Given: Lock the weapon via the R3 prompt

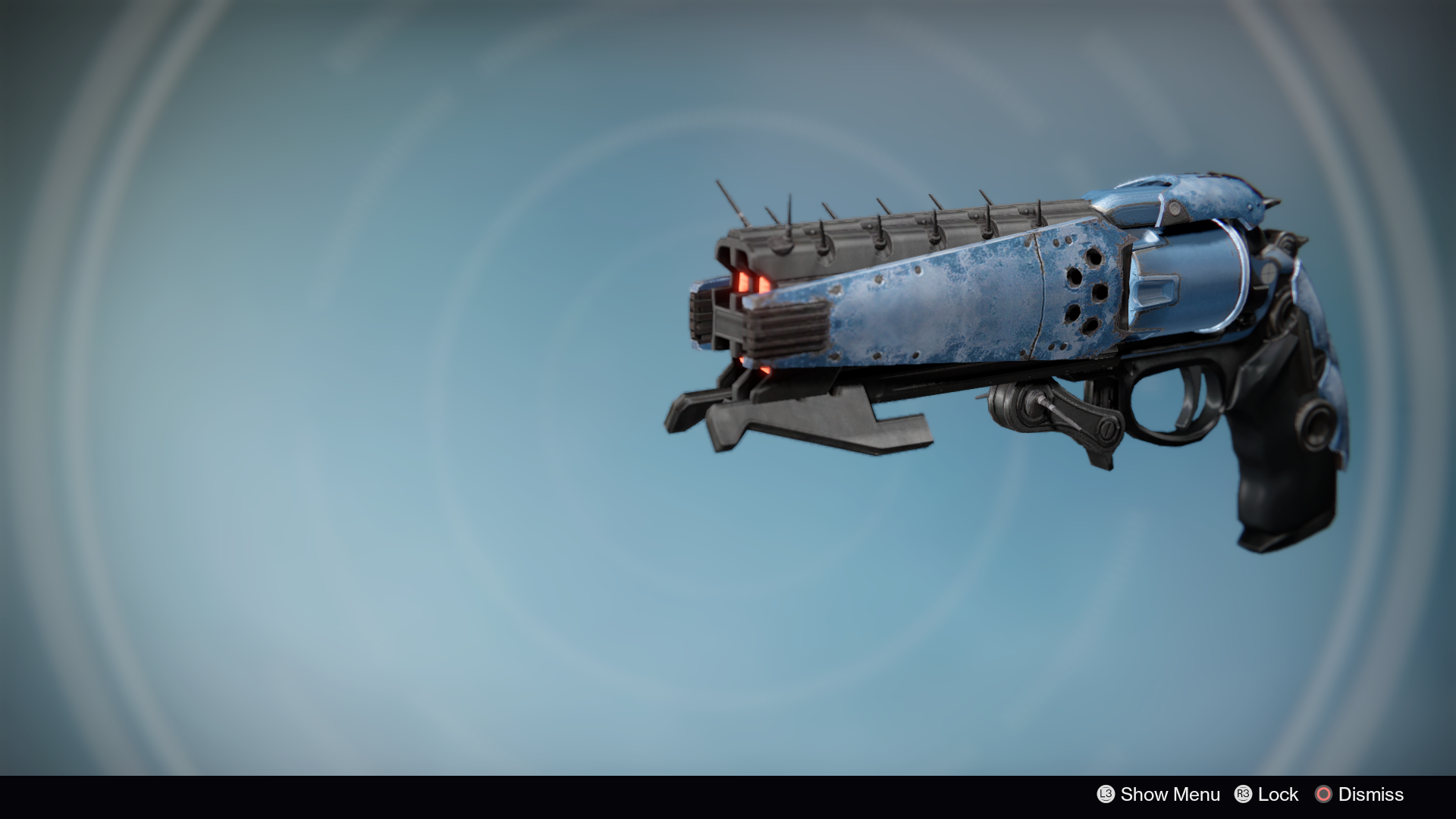Looking at the screenshot, I should point(1244,795).
